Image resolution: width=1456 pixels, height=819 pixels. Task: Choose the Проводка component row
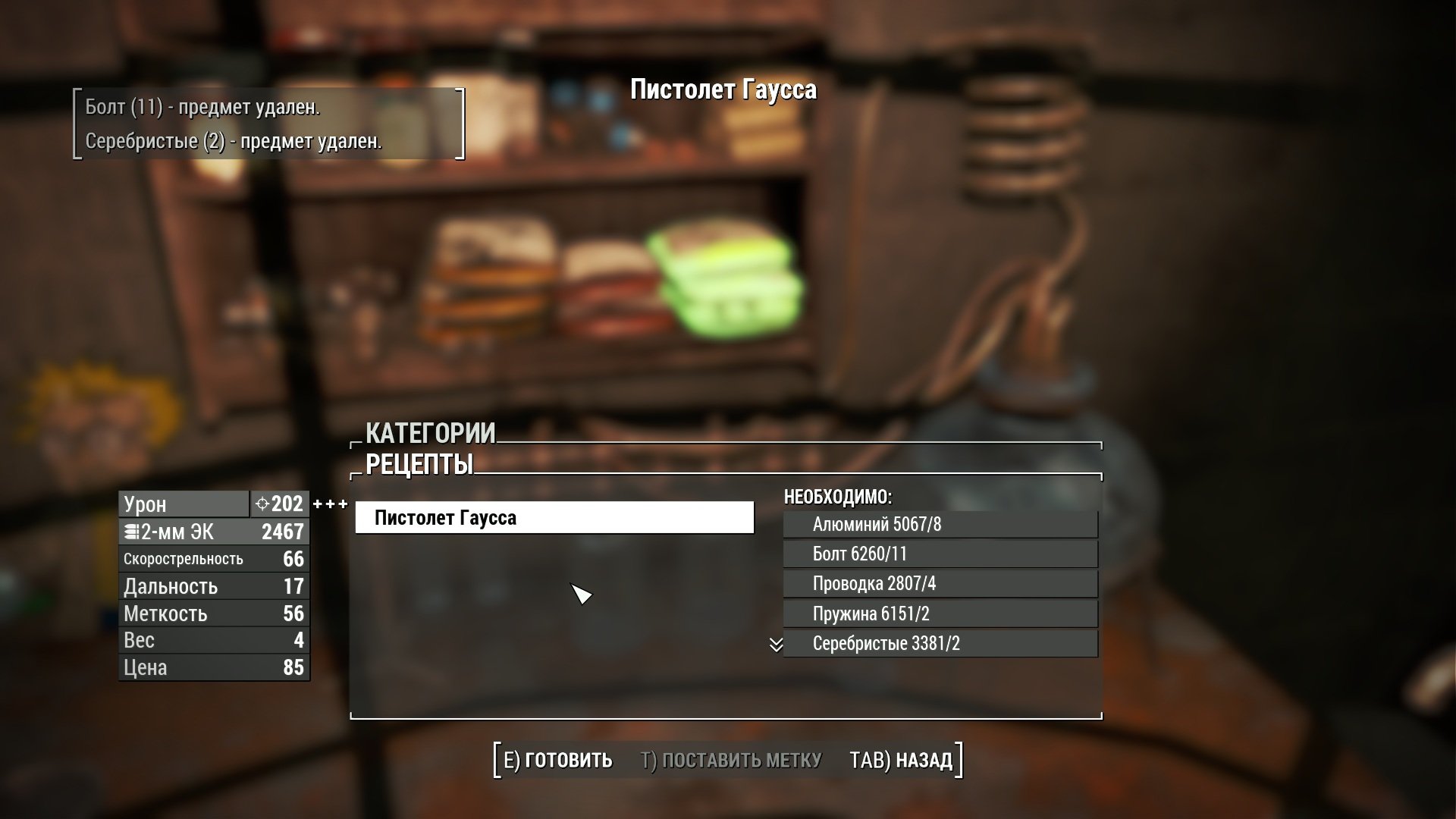coord(940,584)
